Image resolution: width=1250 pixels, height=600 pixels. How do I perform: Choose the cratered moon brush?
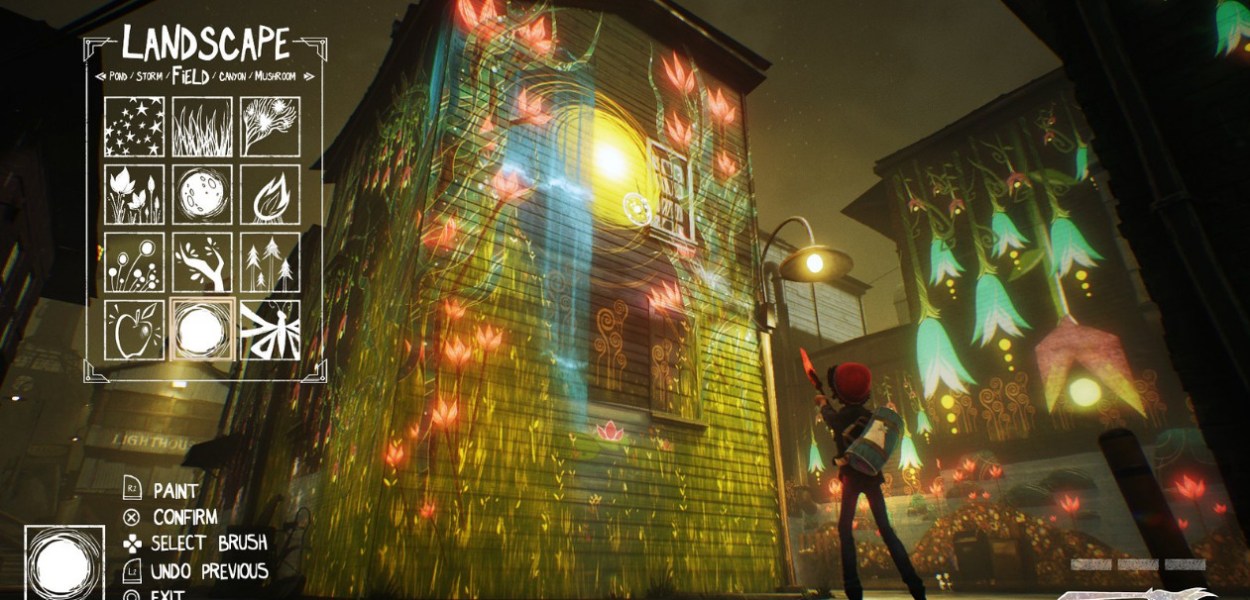[x=202, y=195]
